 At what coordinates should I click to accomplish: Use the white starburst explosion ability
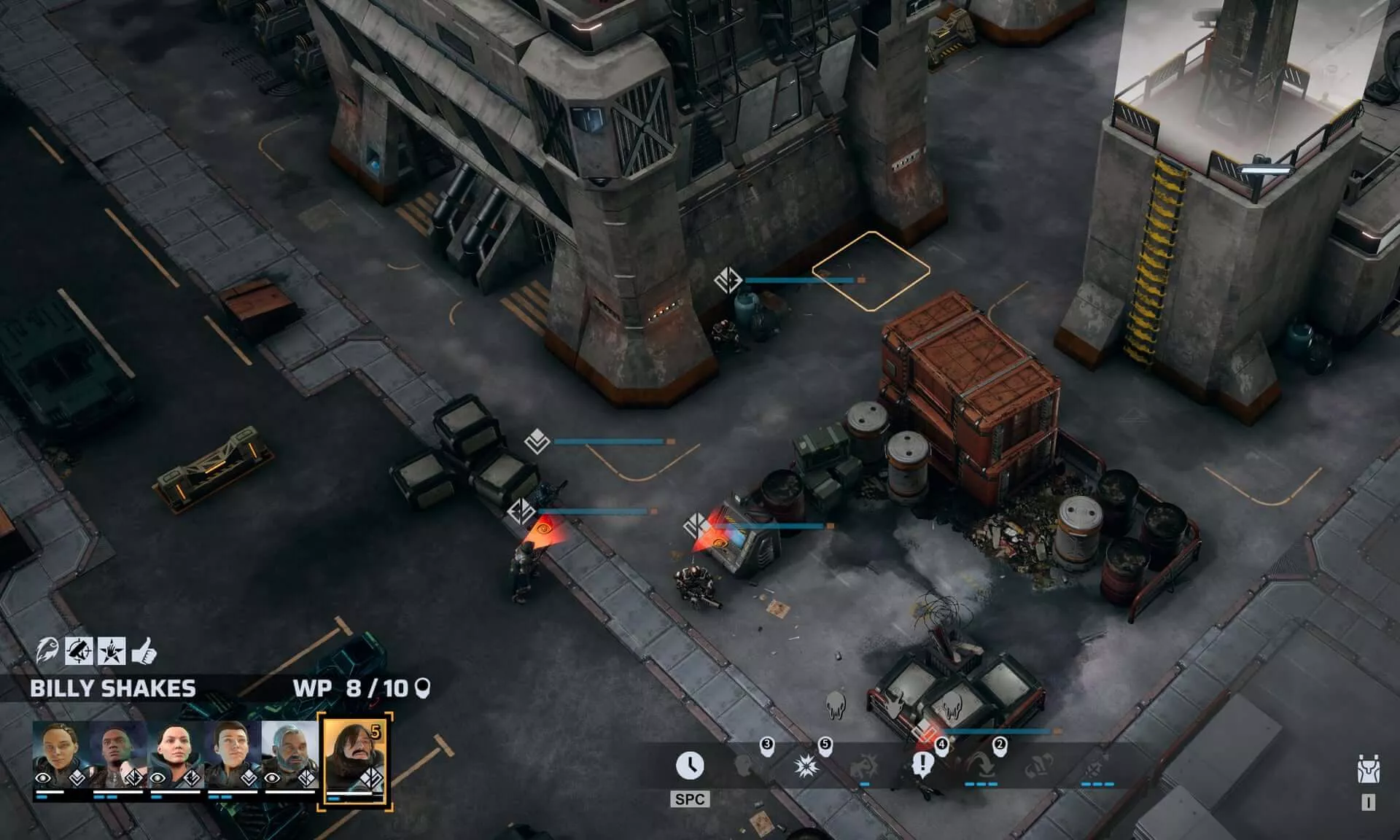tap(806, 766)
